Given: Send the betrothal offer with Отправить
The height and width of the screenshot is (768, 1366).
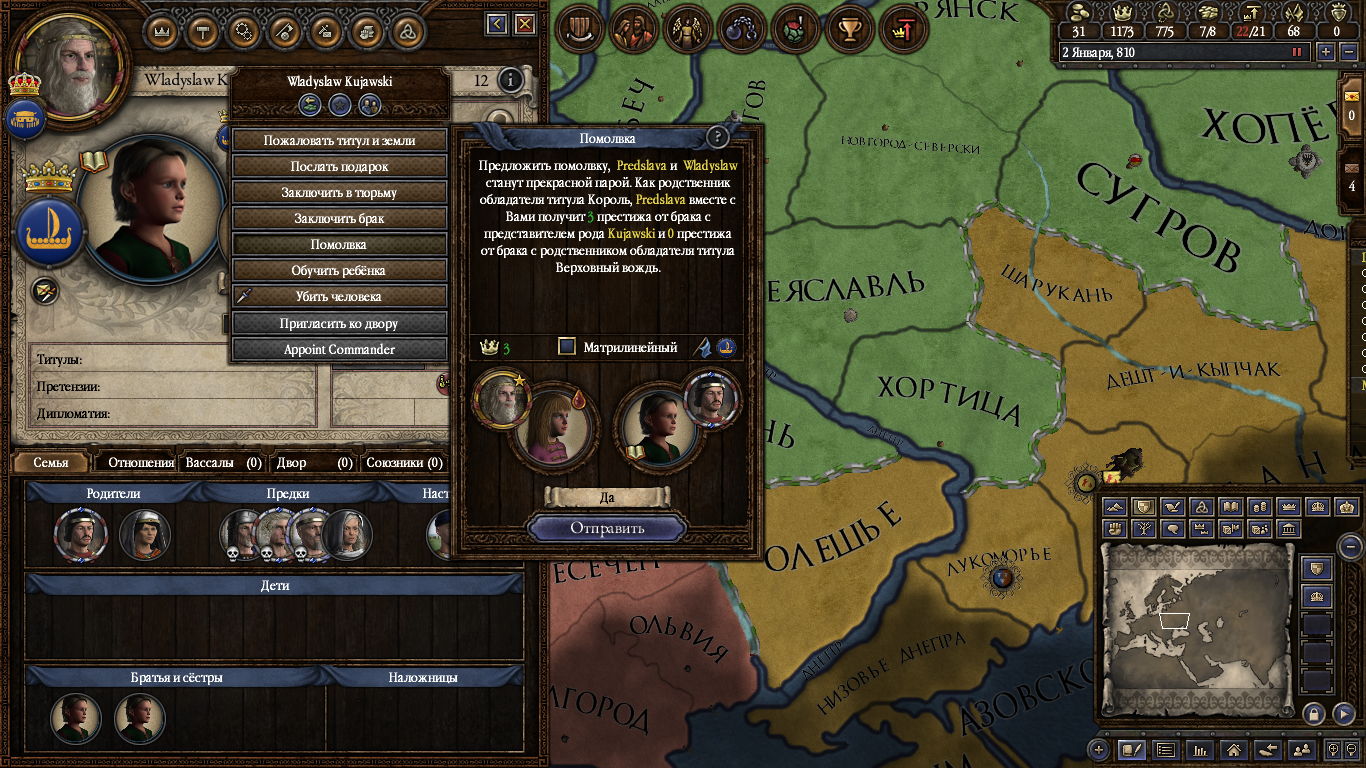Looking at the screenshot, I should pyautogui.click(x=607, y=528).
